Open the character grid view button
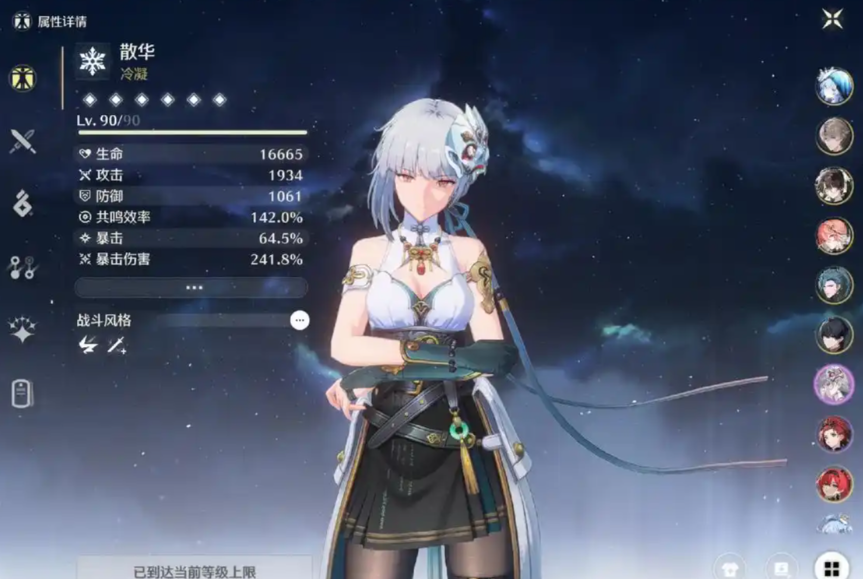This screenshot has height=579, width=863. [830, 568]
